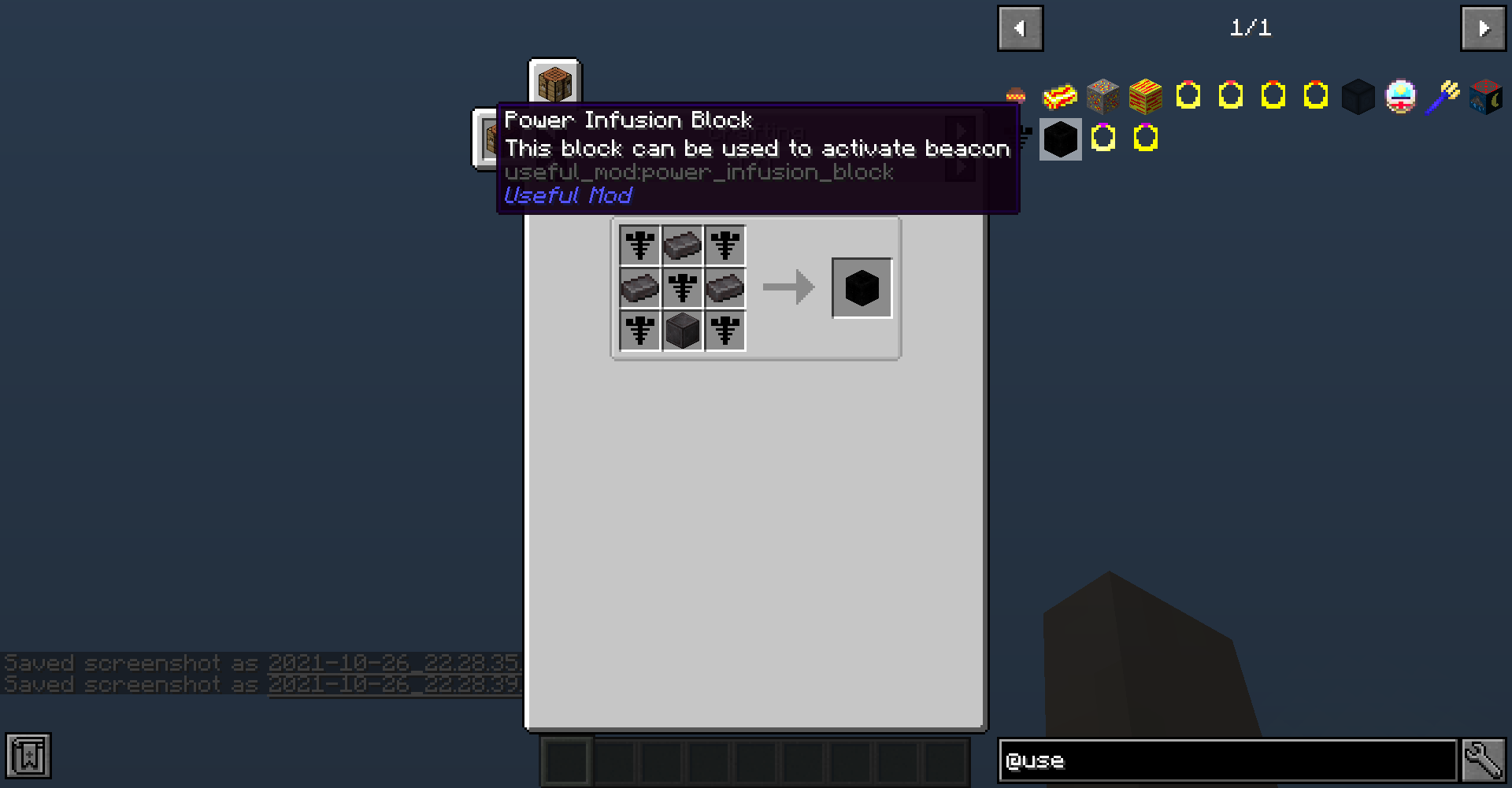Viewport: 1512px width, 788px height.
Task: Click the gold ore block in the item list
Action: coord(1102,96)
